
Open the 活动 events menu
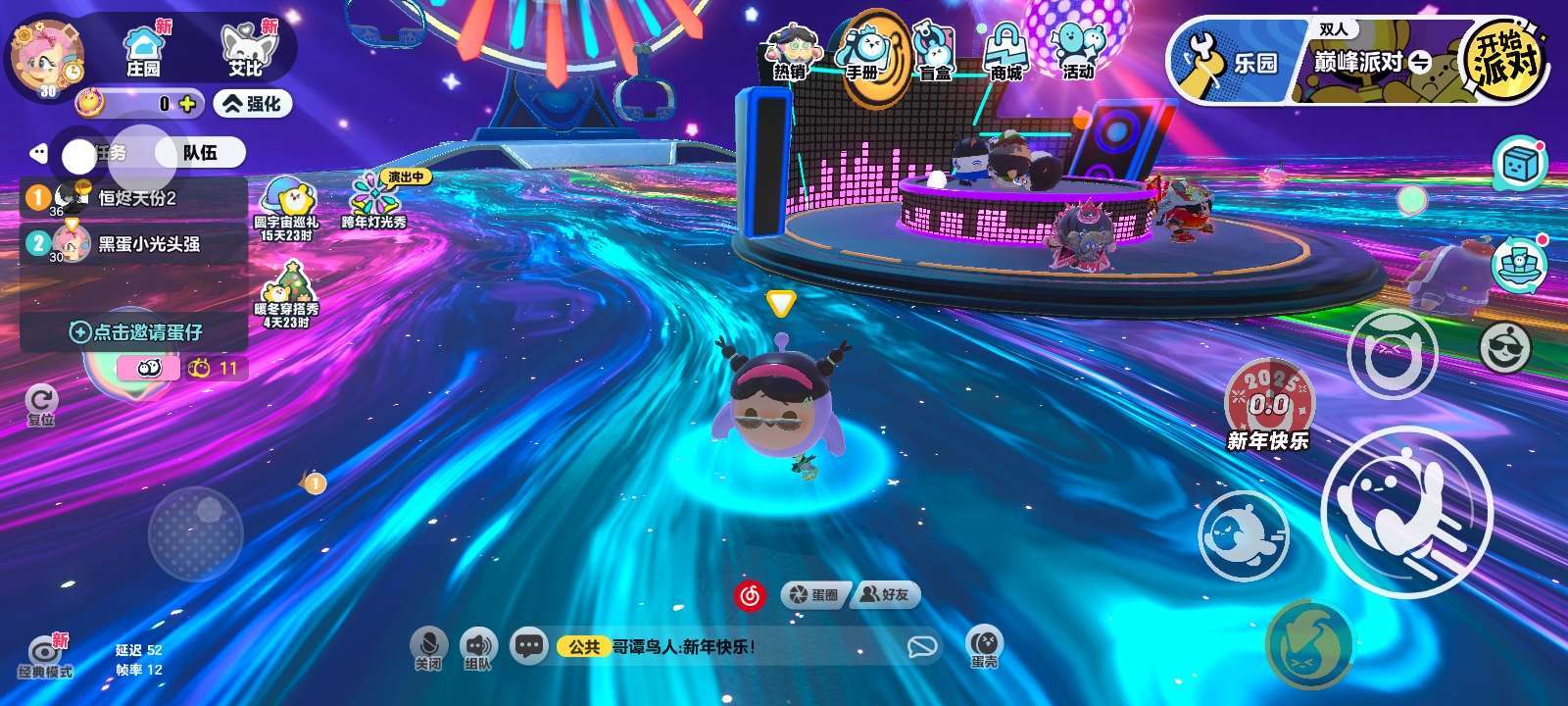click(x=1077, y=51)
